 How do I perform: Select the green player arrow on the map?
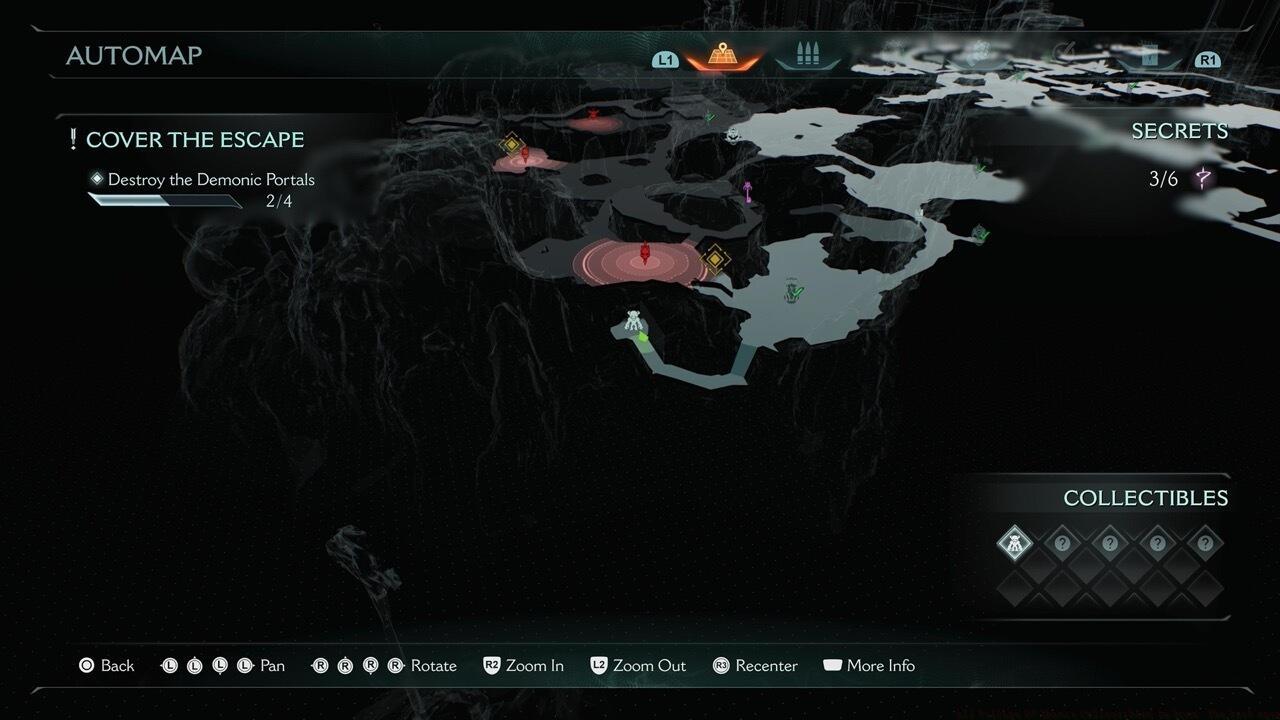(643, 338)
